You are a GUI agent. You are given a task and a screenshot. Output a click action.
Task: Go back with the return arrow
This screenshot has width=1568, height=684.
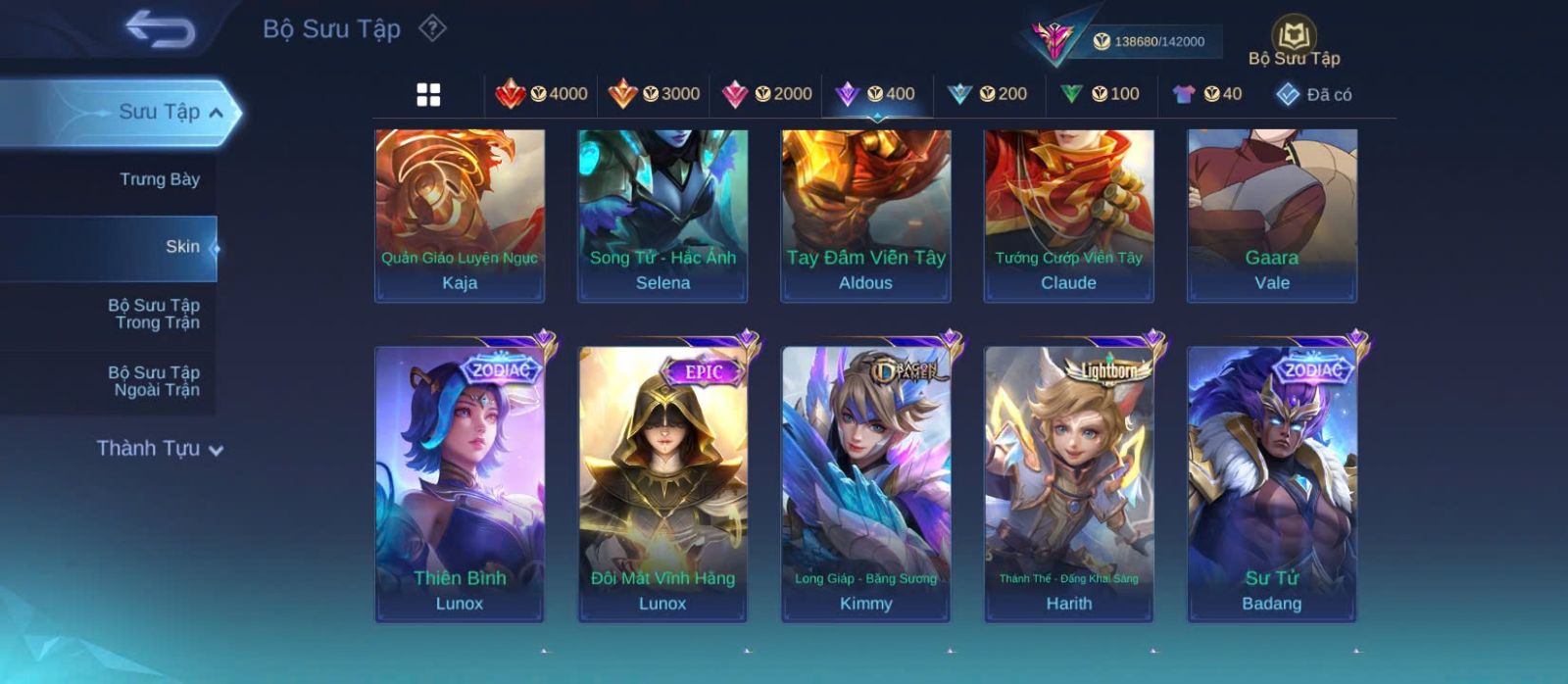point(160,29)
